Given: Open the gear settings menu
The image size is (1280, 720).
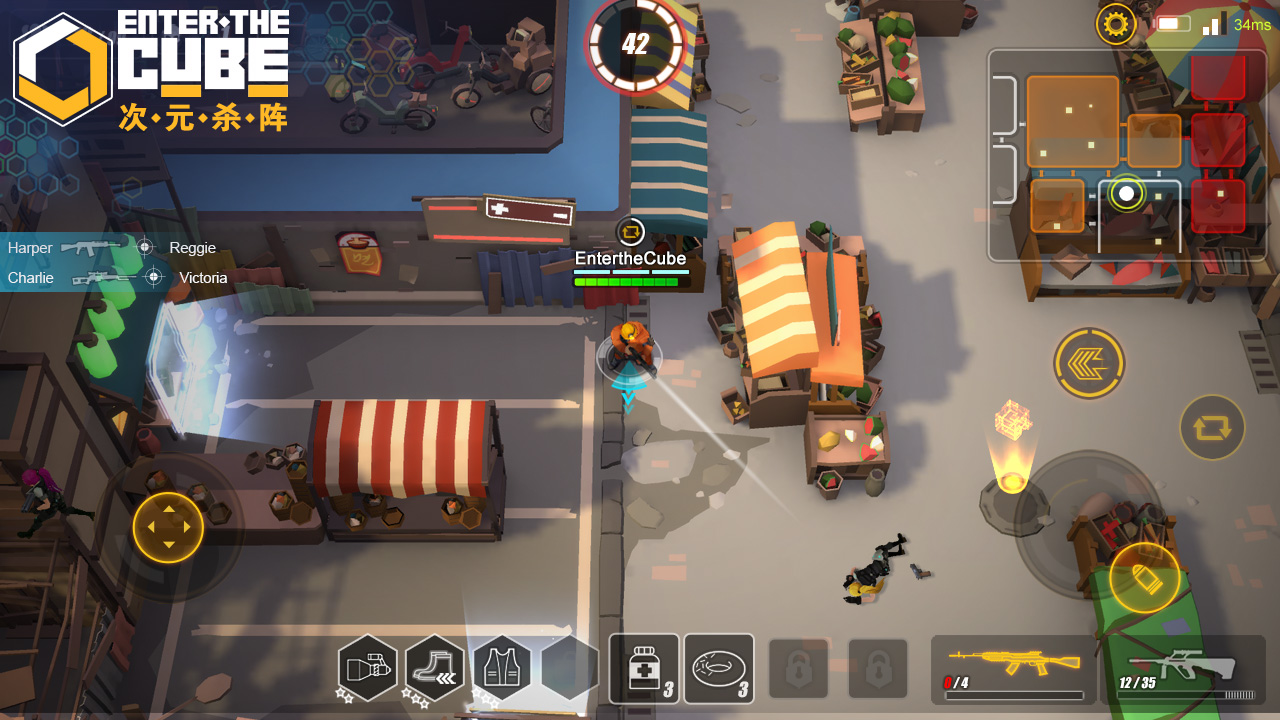Looking at the screenshot, I should coord(1115,24).
